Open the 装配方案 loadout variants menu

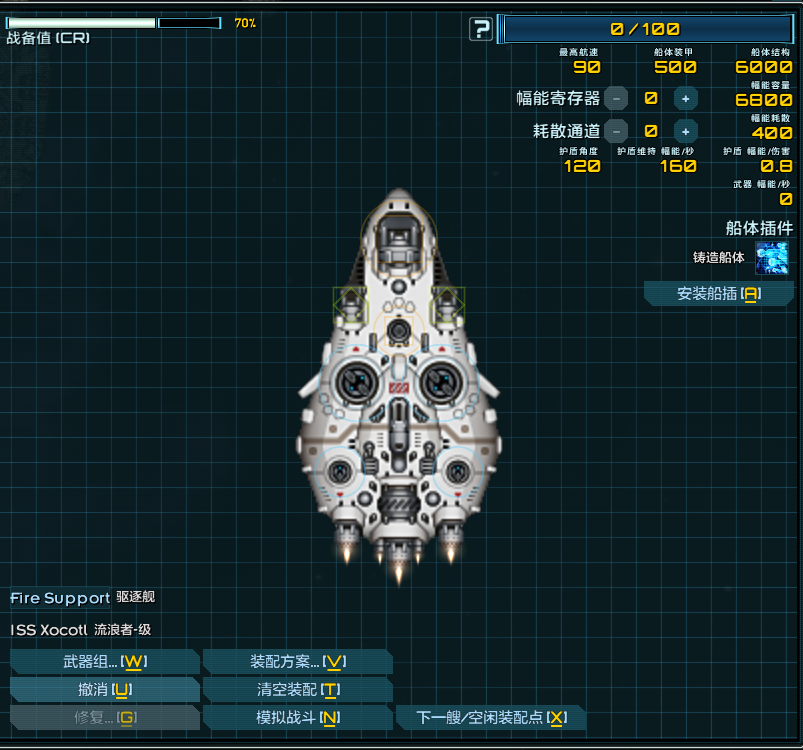(x=297, y=662)
